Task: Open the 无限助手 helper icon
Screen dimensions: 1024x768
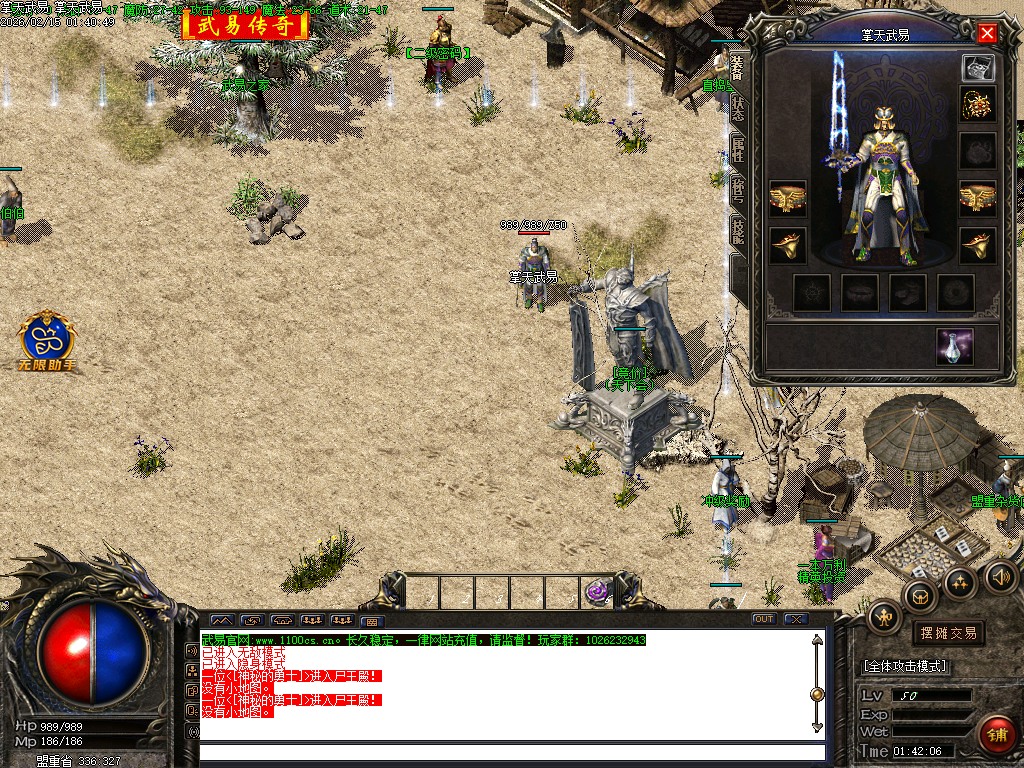Action: click(x=47, y=340)
